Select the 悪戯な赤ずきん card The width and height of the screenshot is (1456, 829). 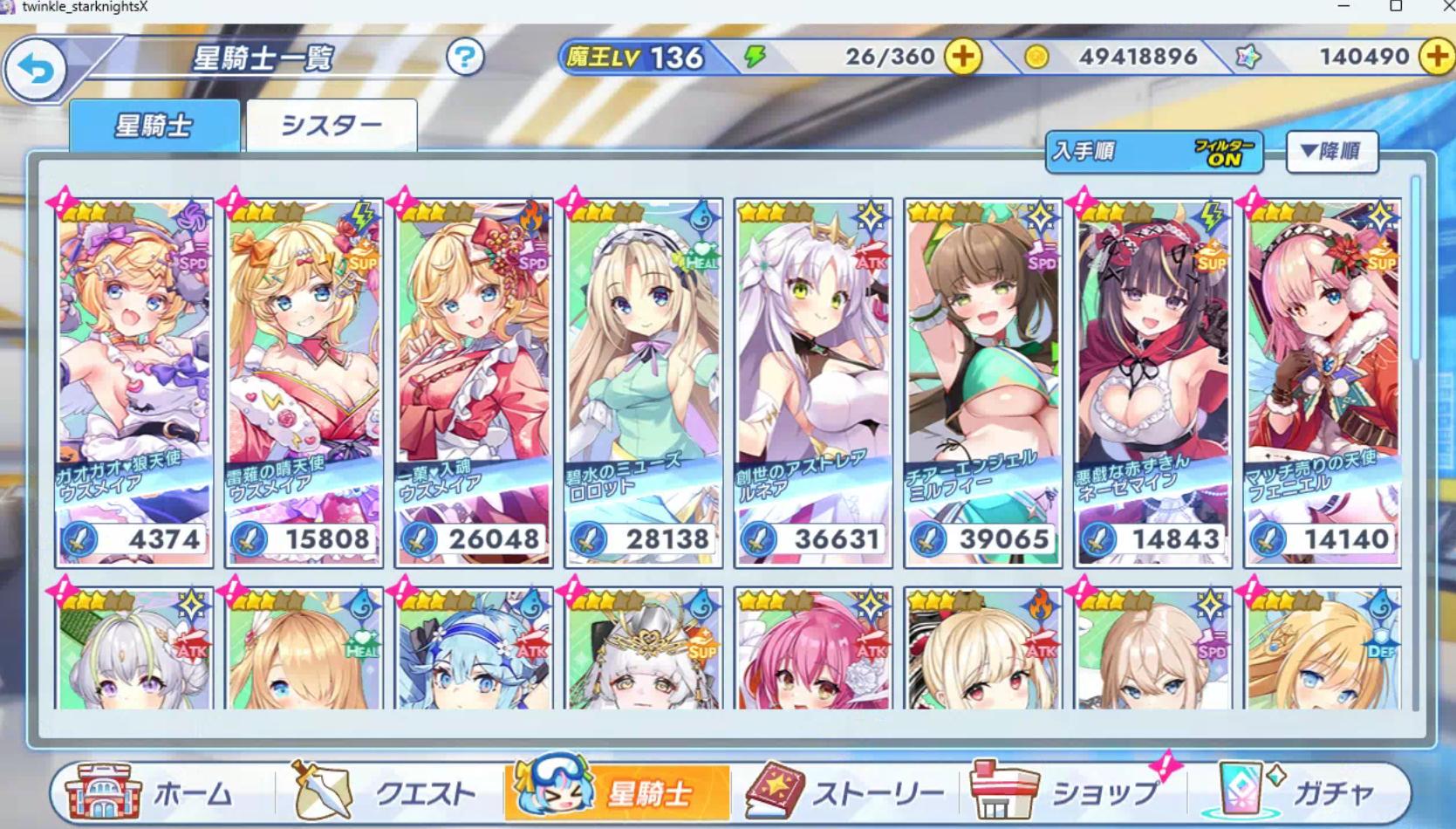[1153, 382]
